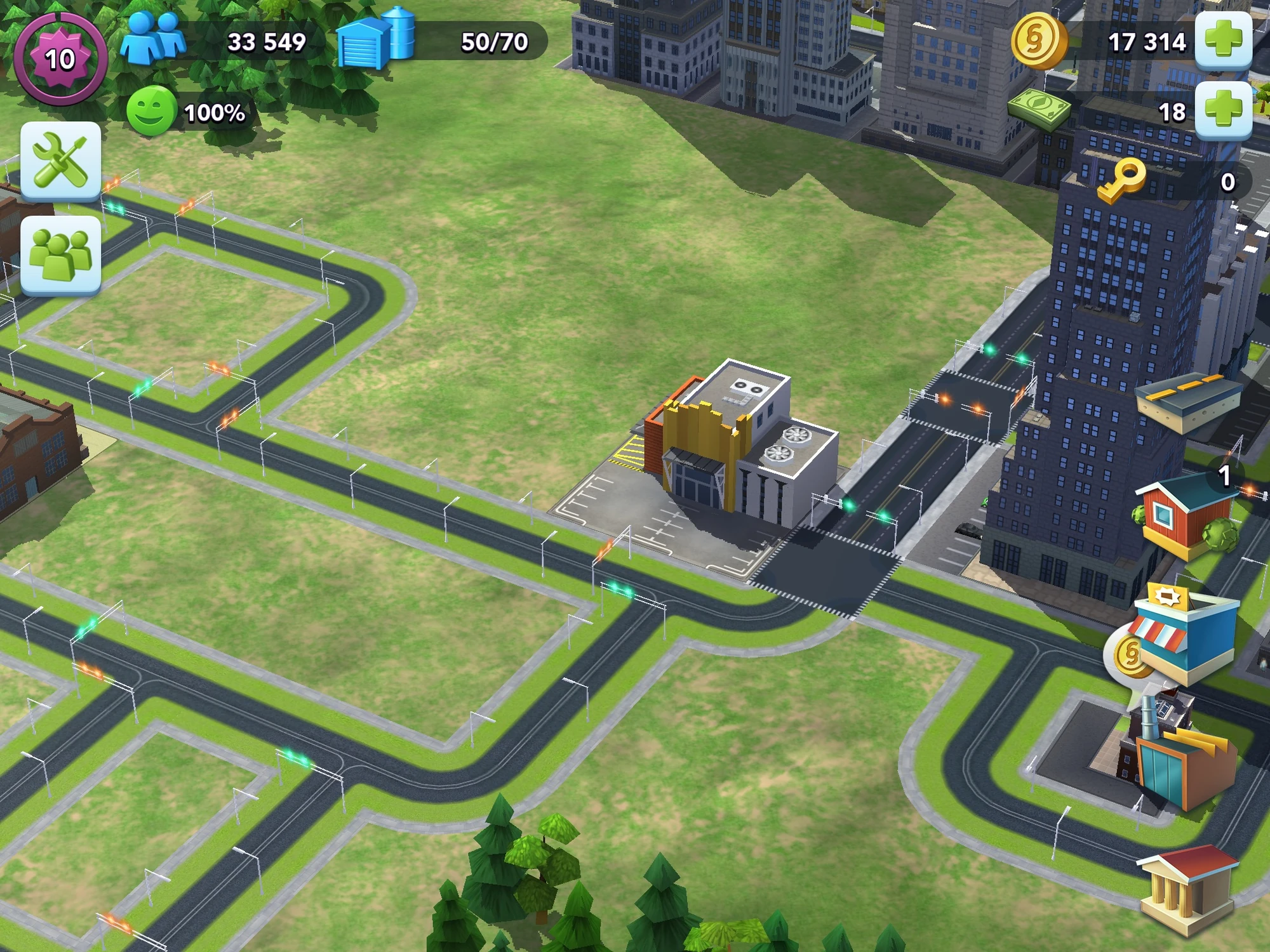Select the wrench services tool
Screen dimensions: 1270x952
(60, 159)
